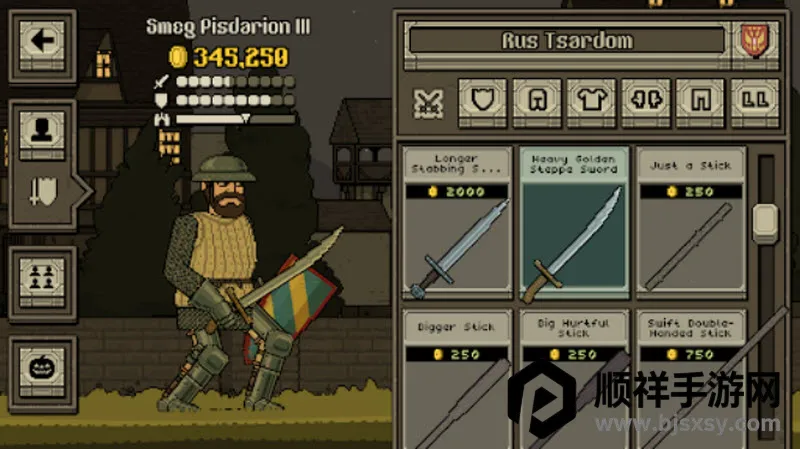Show the shield category
The width and height of the screenshot is (800, 449).
click(x=482, y=100)
